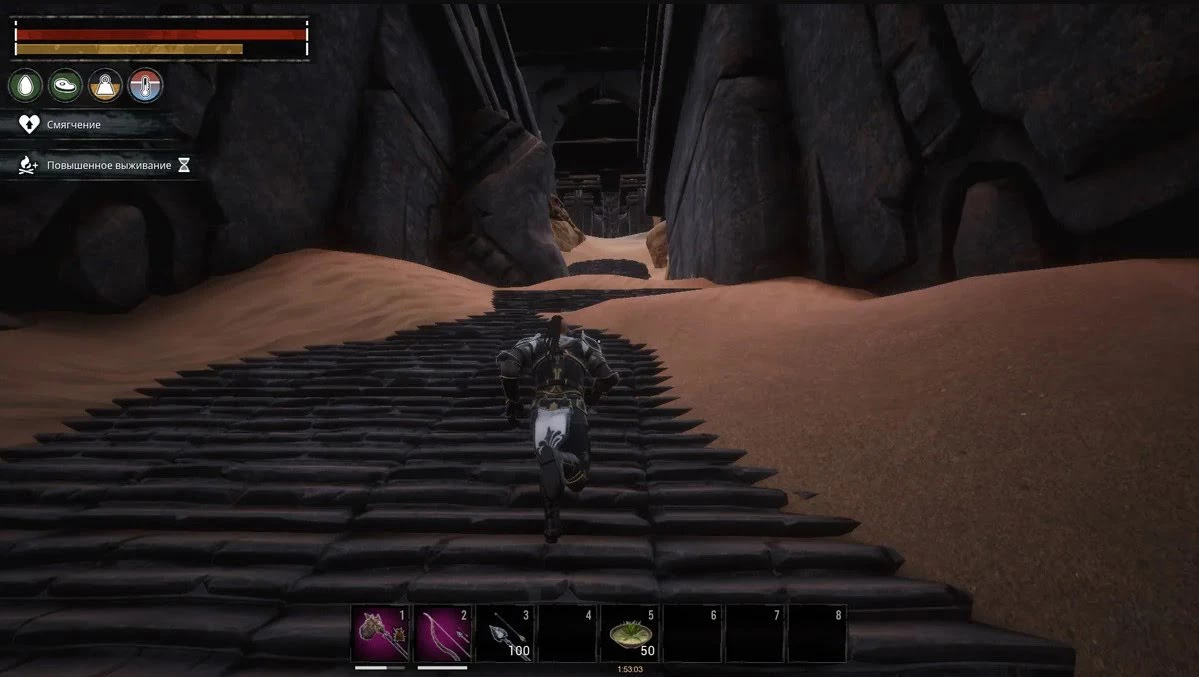The width and height of the screenshot is (1199, 677).
Task: Click the water drop thirst icon
Action: point(26,86)
